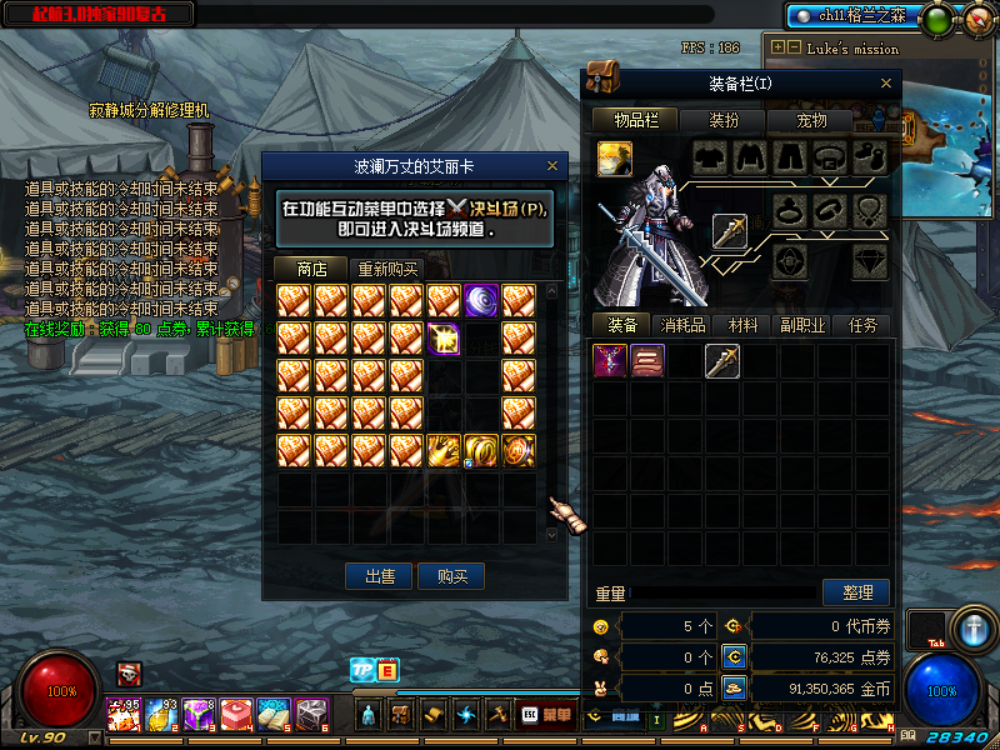Open the 宠物 pet tab
Screen dimensions: 1000x750
click(811, 120)
